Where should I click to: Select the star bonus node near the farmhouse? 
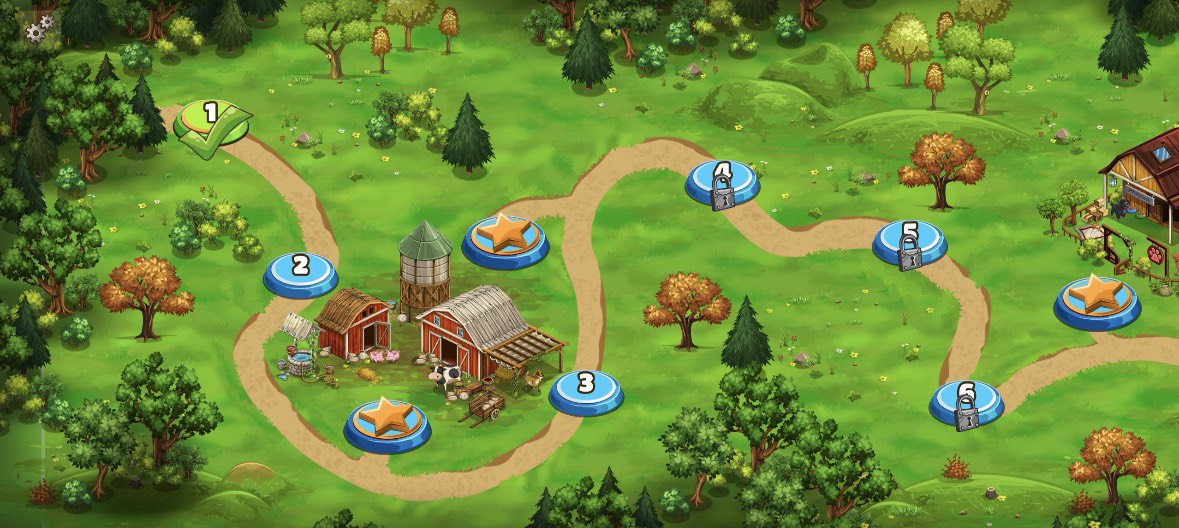tap(1097, 299)
